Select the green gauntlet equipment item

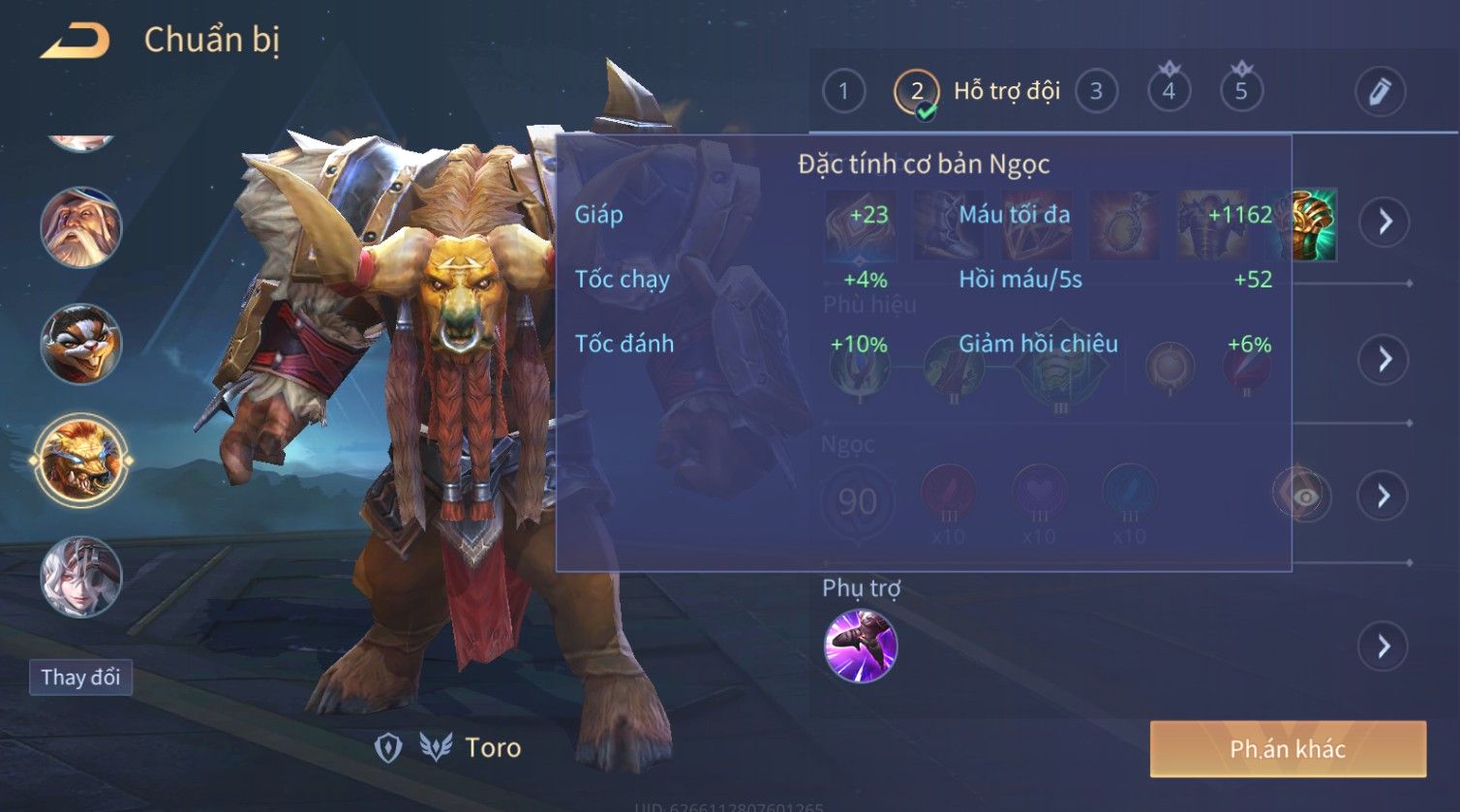tap(1311, 225)
